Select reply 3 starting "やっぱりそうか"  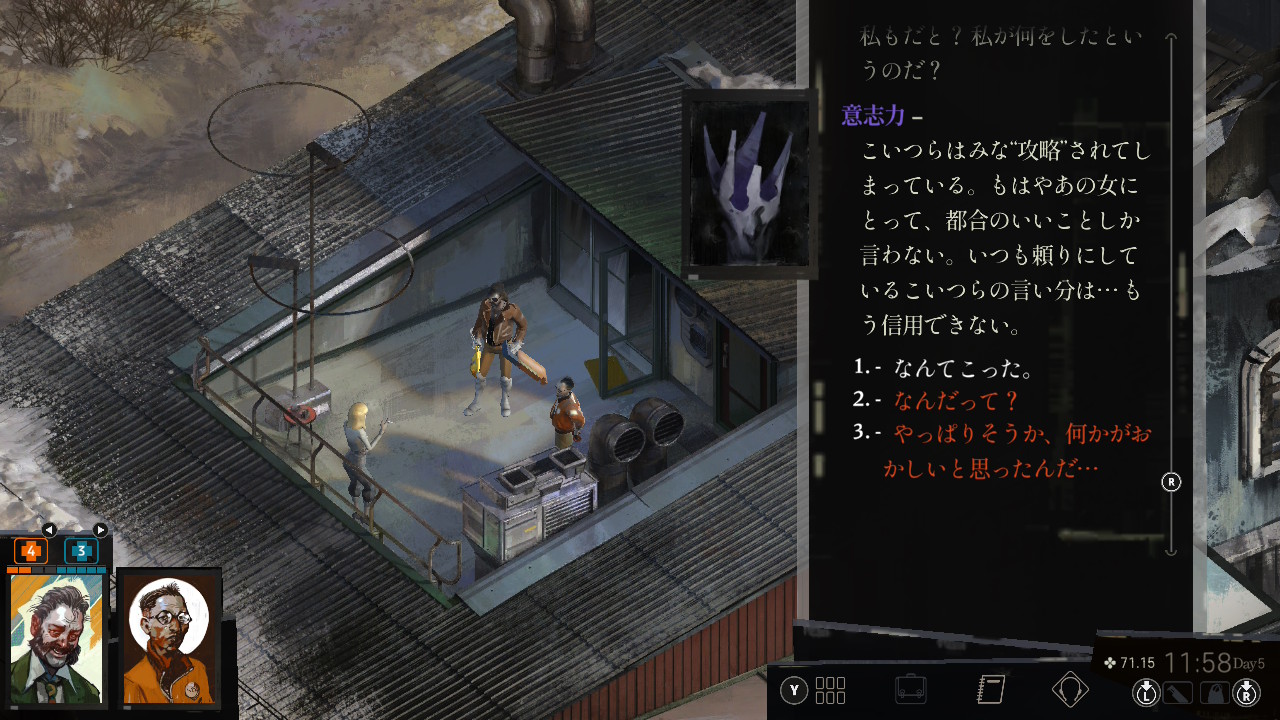point(1008,433)
